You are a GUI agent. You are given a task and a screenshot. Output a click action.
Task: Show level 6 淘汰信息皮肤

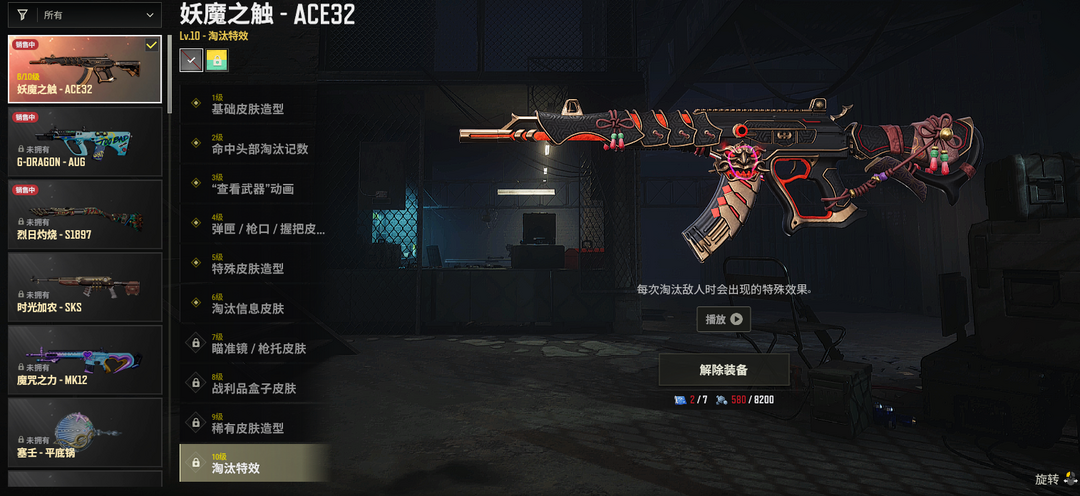click(x=254, y=304)
